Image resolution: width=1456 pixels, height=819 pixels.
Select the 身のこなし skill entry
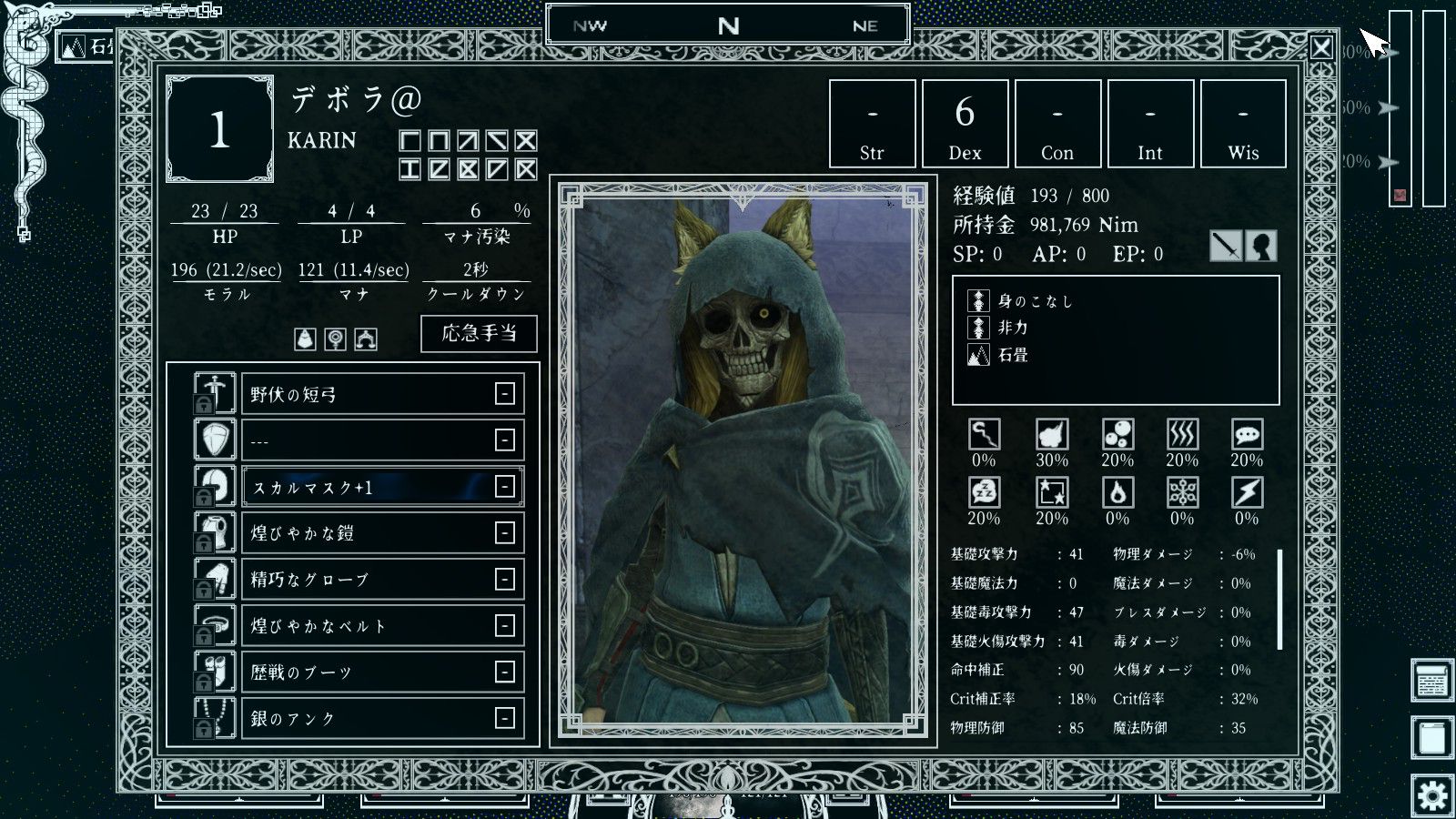1035,301
